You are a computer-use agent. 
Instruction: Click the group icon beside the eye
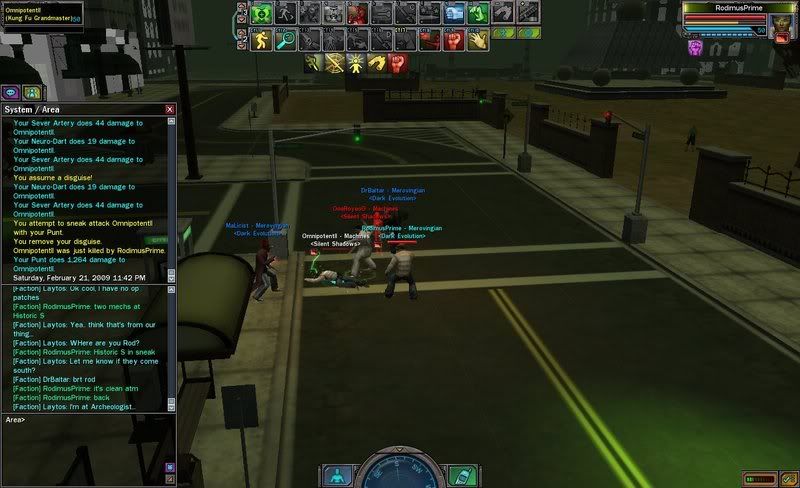[x=32, y=92]
